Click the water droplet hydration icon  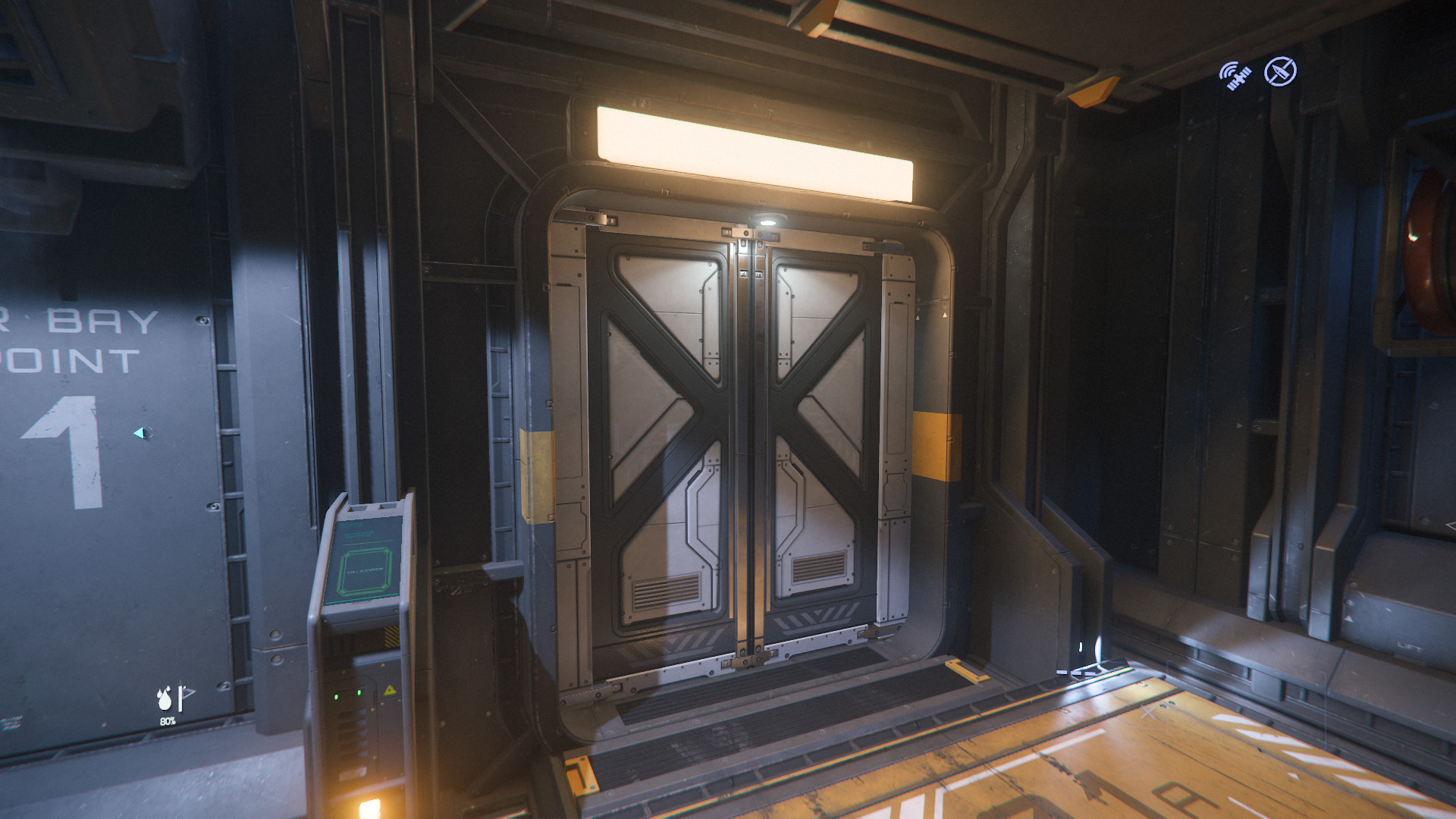tap(165, 698)
